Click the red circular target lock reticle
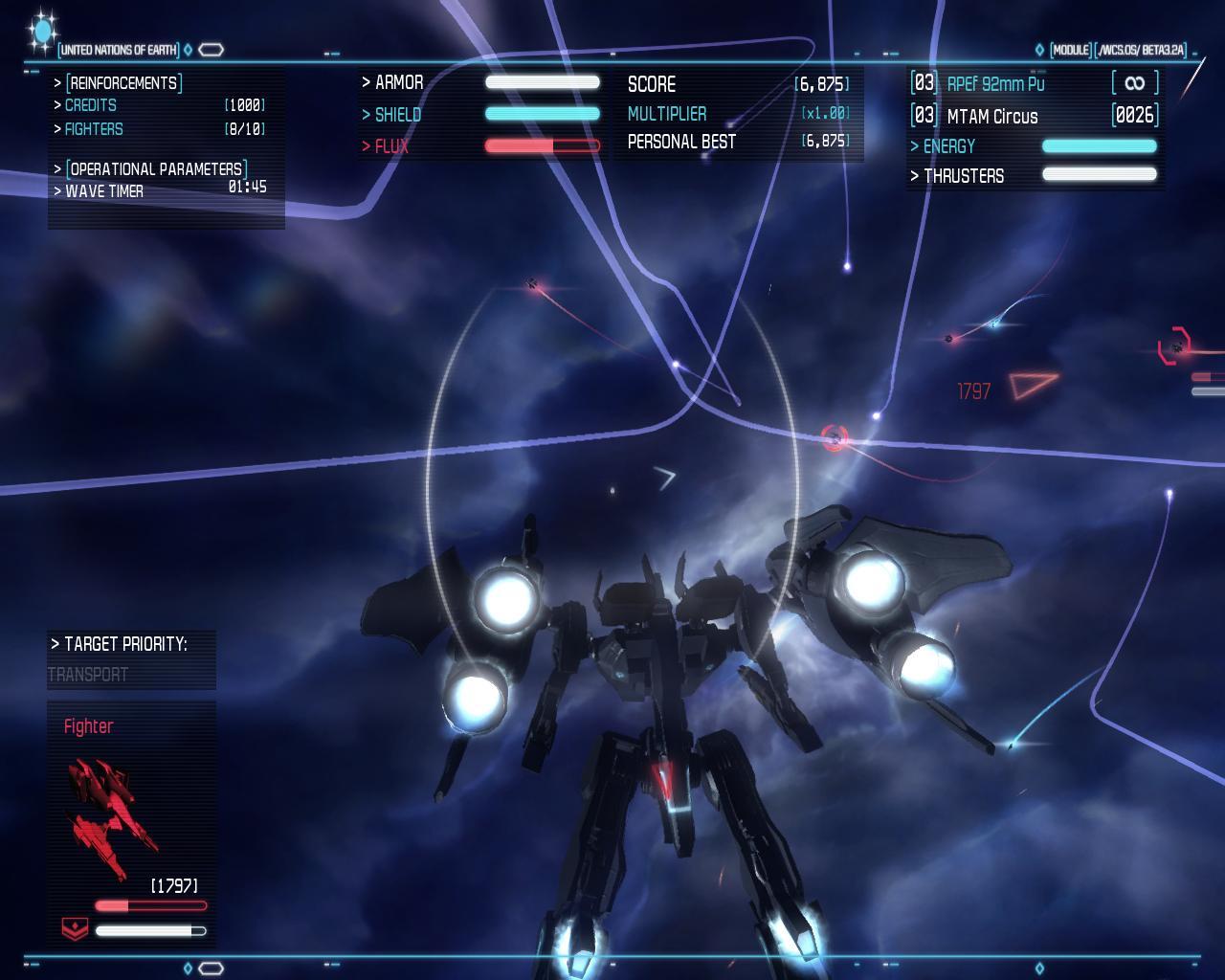Viewport: 1225px width, 980px height. (835, 438)
